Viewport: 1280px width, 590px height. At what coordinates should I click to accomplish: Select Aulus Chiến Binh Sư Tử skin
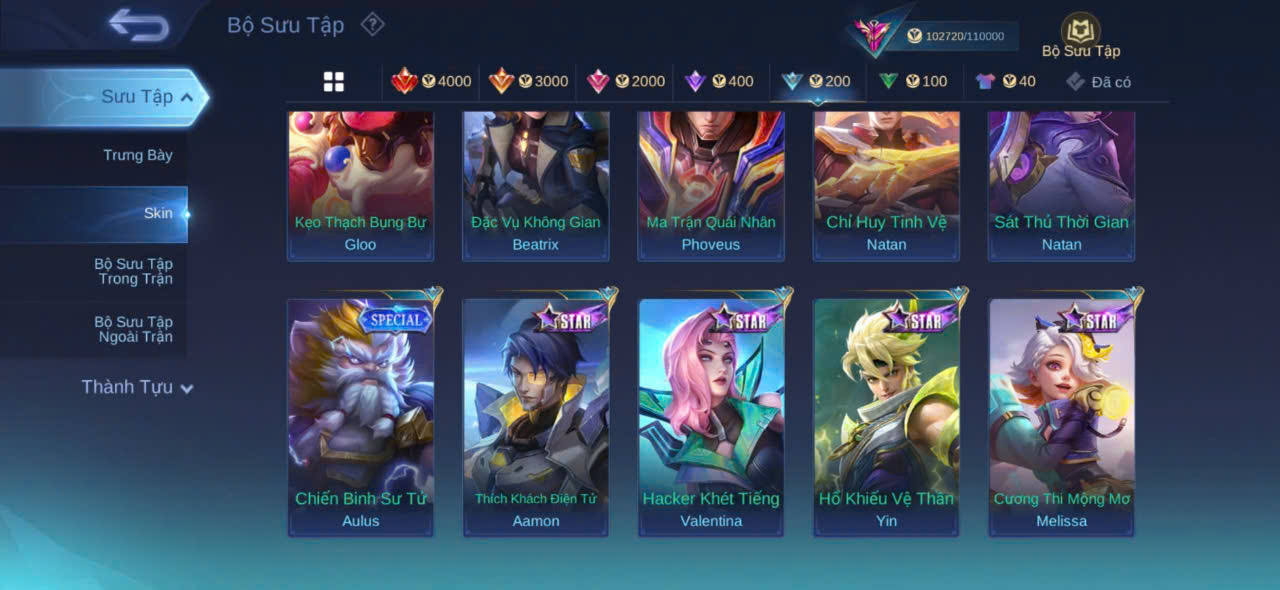point(361,417)
